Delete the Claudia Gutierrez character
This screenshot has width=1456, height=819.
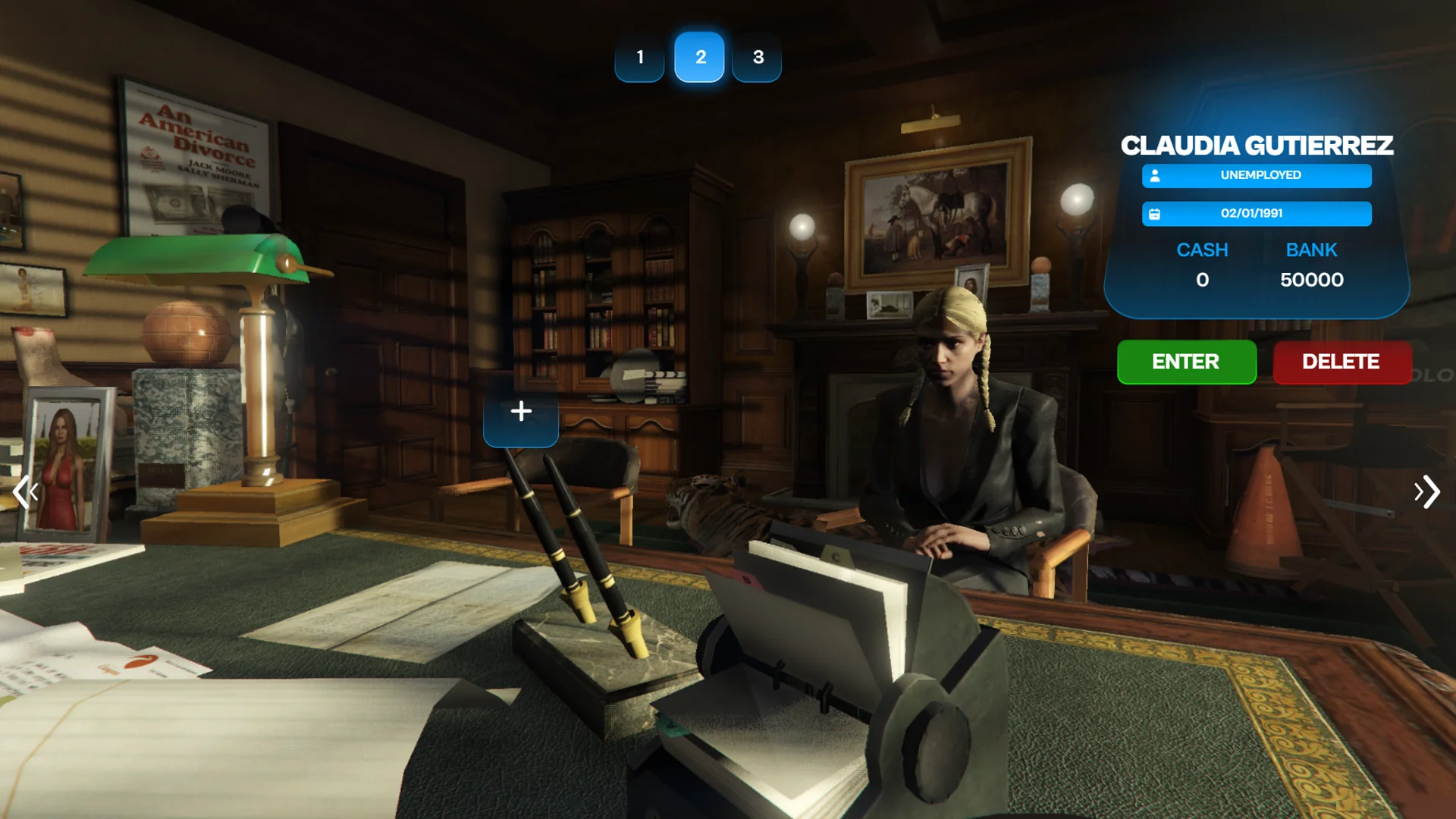coord(1341,362)
